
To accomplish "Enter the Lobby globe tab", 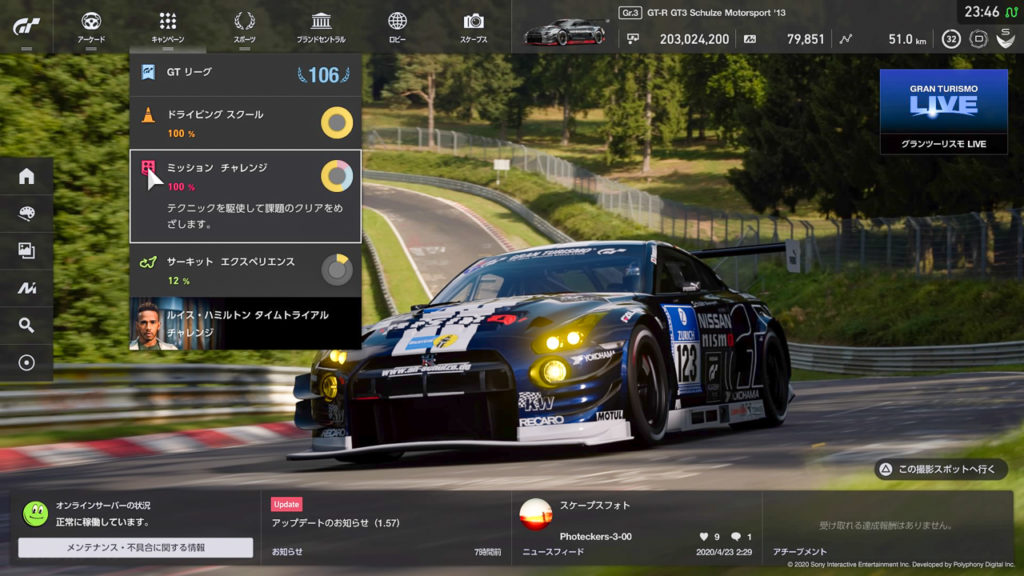I will 397,26.
